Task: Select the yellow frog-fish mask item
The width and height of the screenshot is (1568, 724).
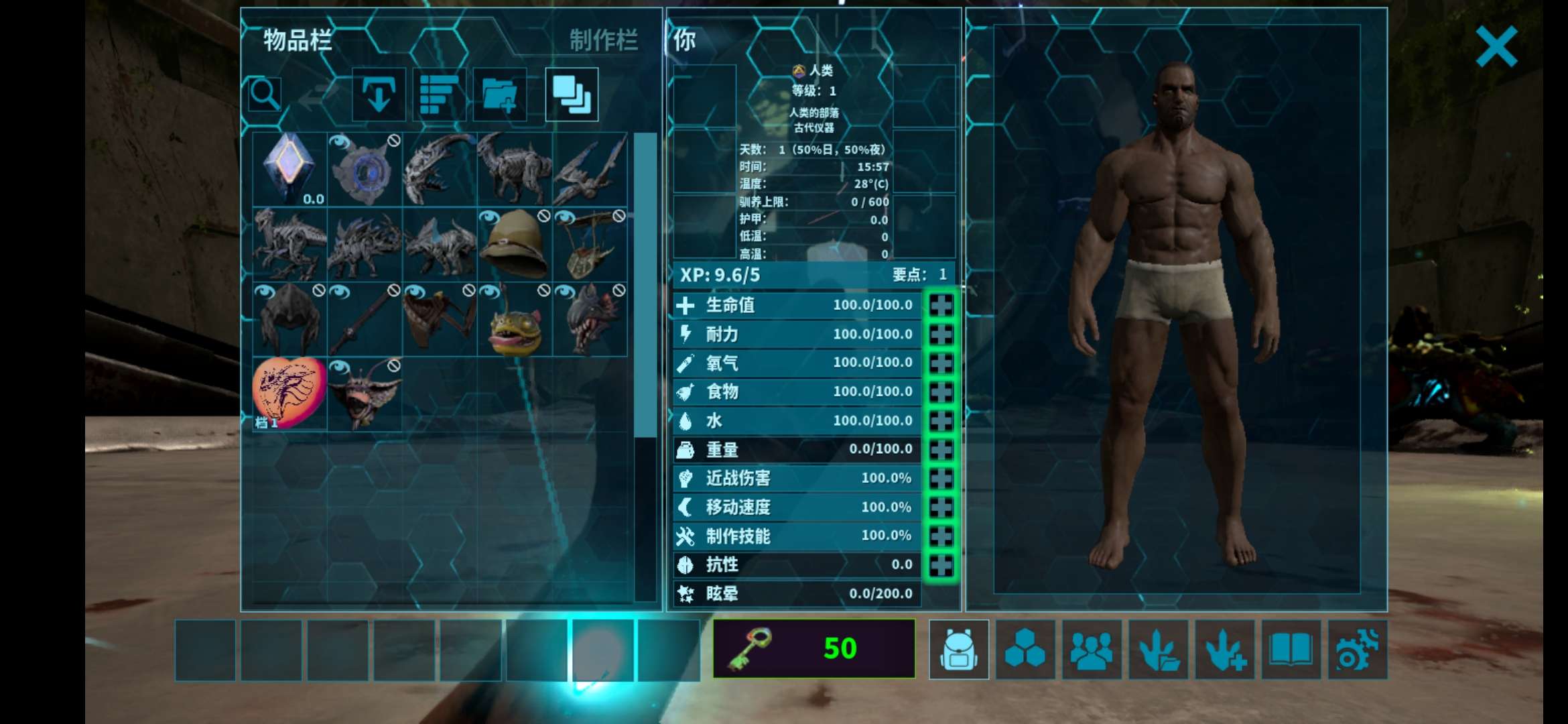Action: point(515,319)
